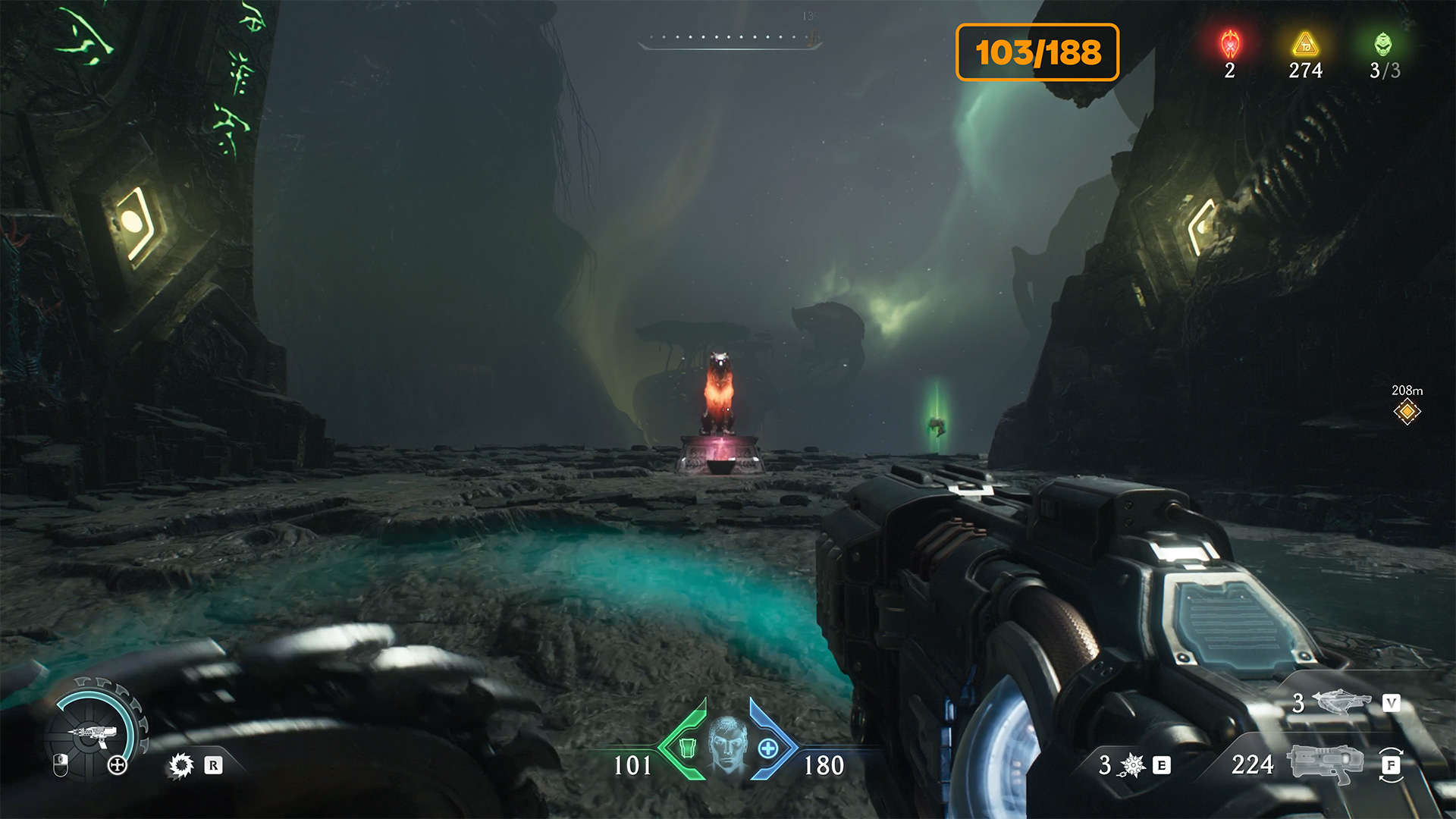The image size is (1456, 819).
Task: Click the orange 103/188 counter box
Action: (x=1037, y=52)
